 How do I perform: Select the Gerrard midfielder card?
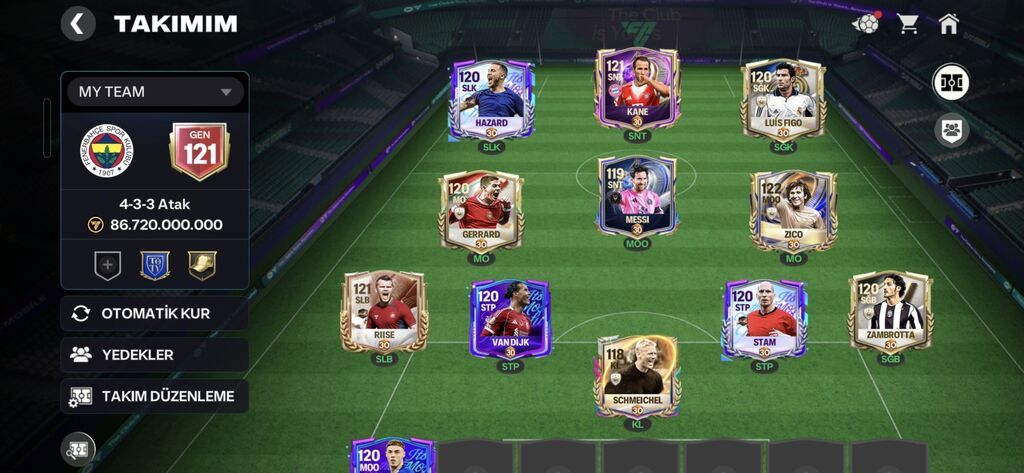coord(481,212)
